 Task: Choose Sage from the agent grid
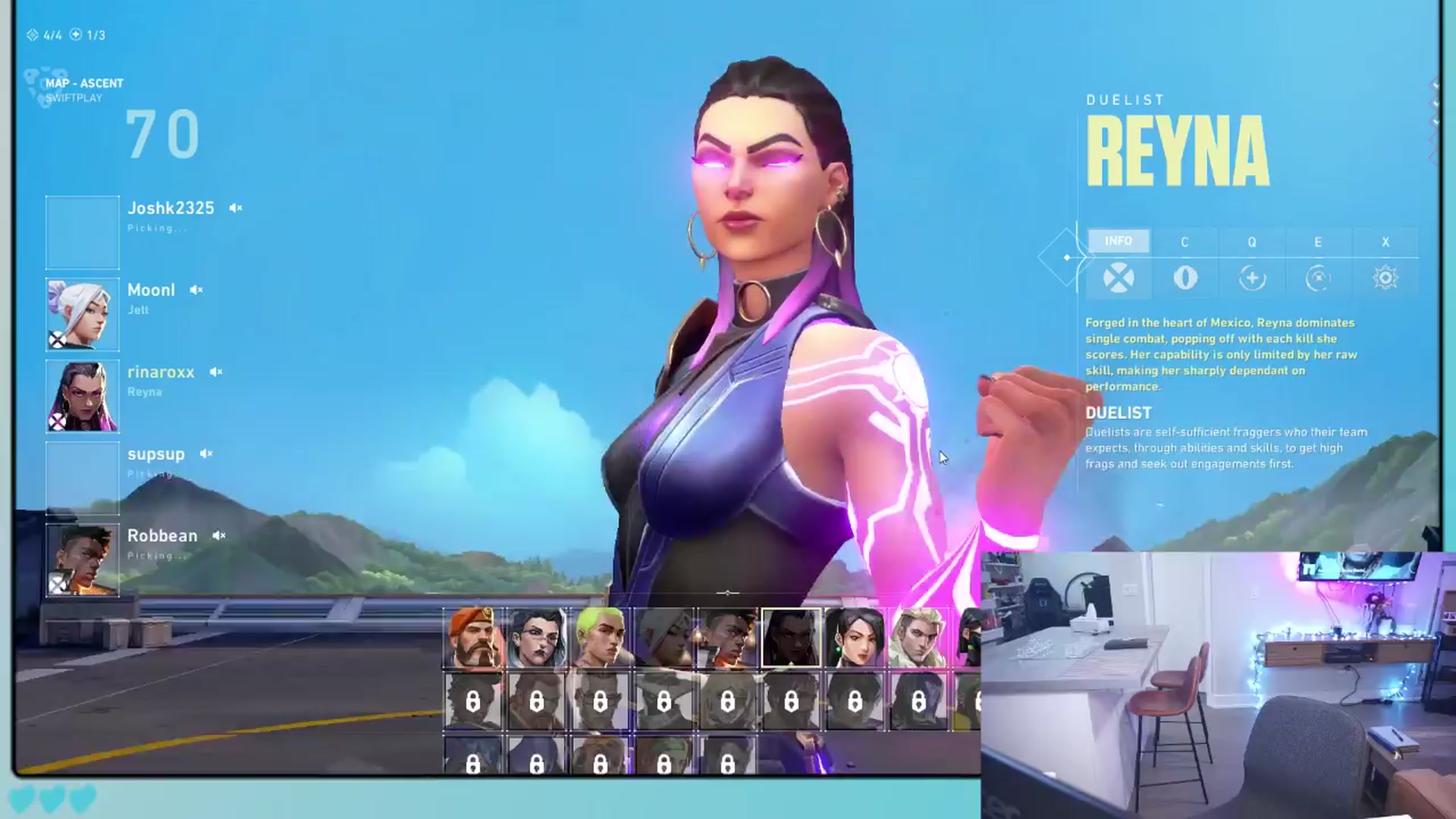[x=855, y=638]
